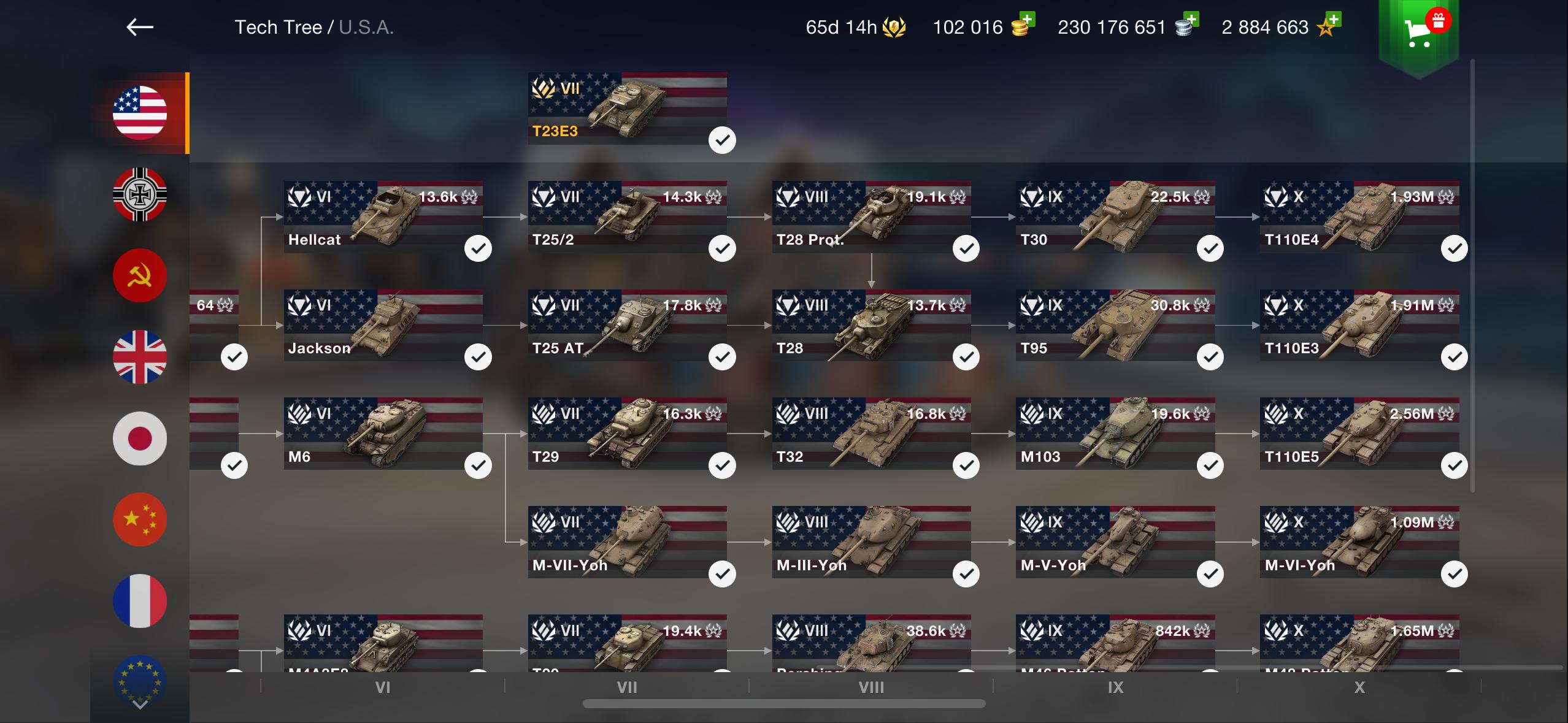
Task: Choose the M-VI-Yoh tier X tank
Action: coord(1359,543)
